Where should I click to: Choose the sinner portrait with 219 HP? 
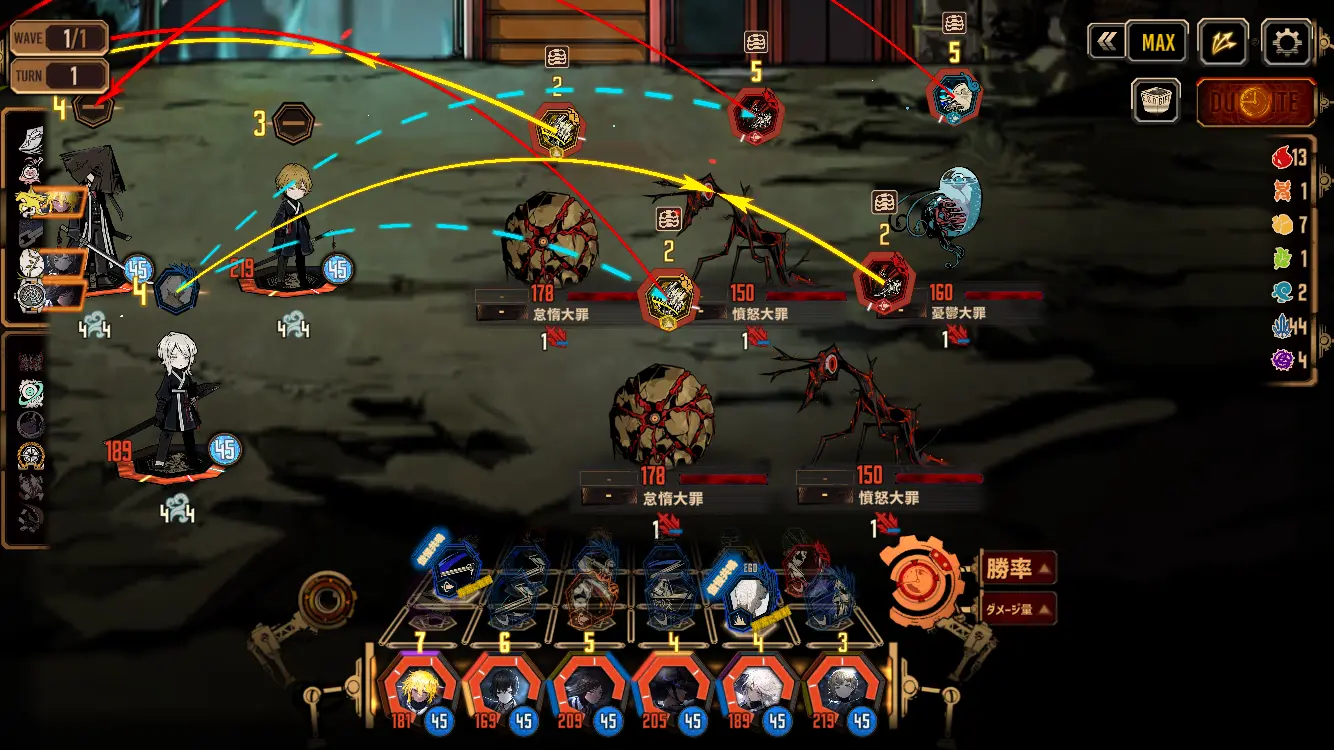click(x=841, y=690)
